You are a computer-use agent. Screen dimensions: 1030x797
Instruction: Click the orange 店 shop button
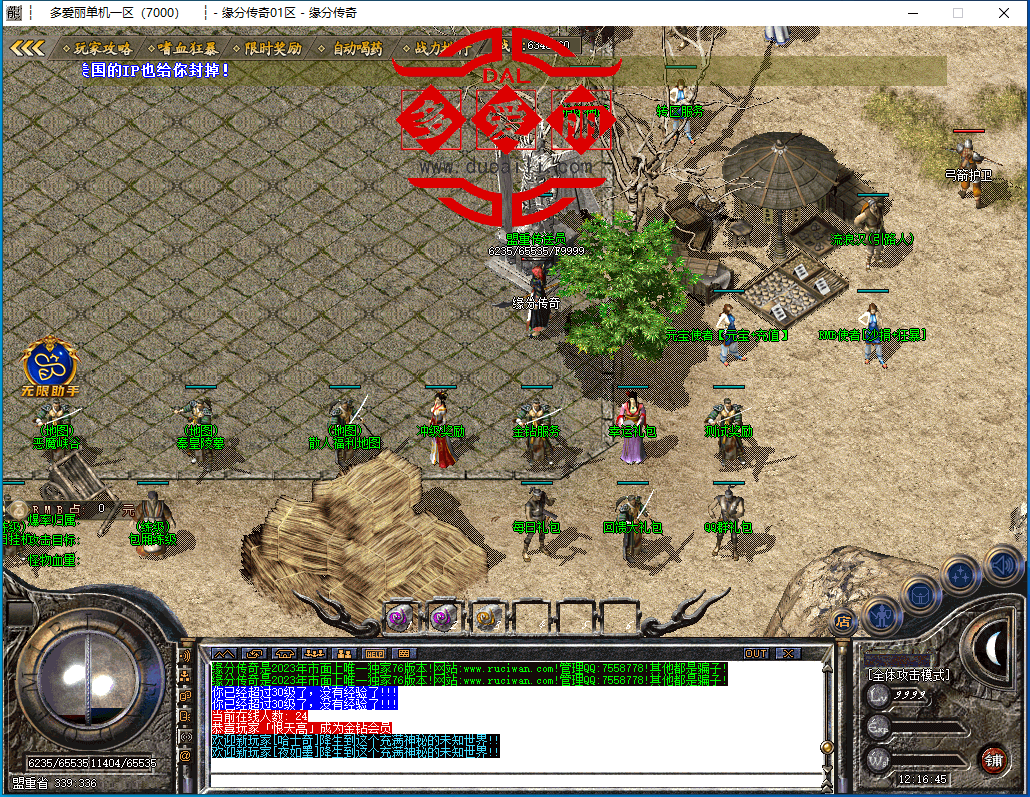(844, 620)
